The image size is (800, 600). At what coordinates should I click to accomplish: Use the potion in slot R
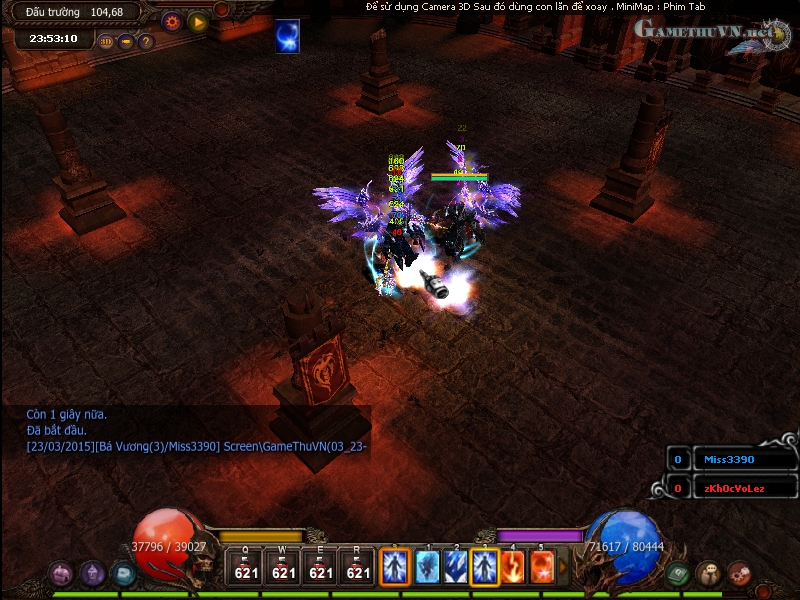click(x=358, y=567)
